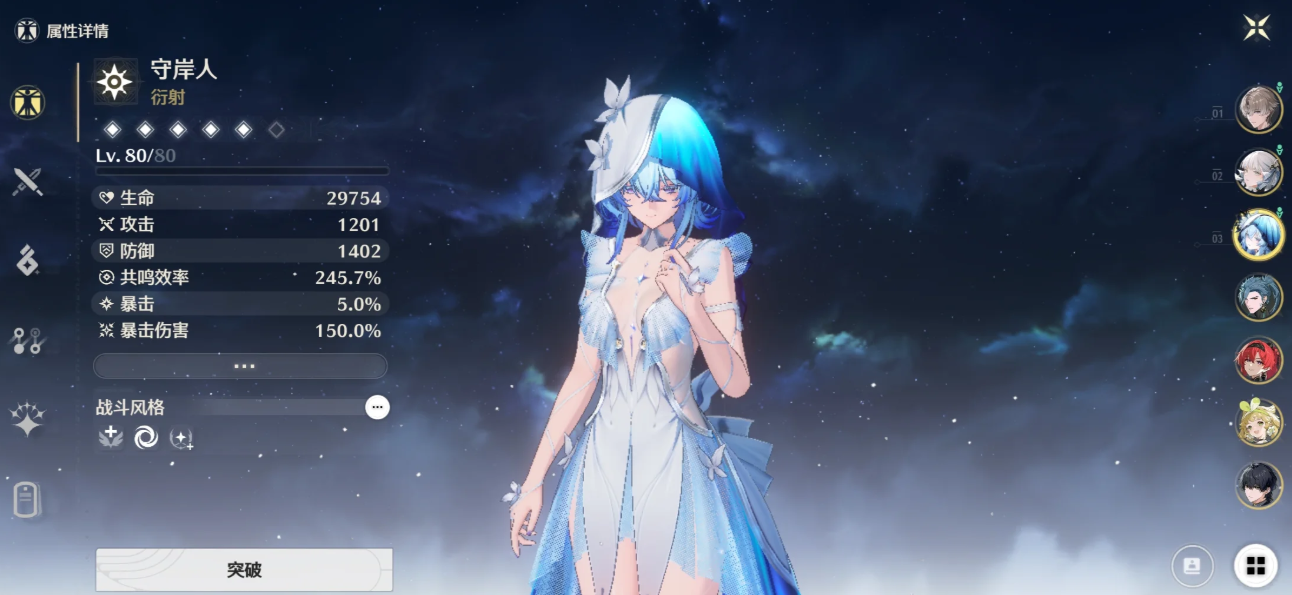Pick the blonde character with green bow
This screenshot has height=595, width=1292.
pyautogui.click(x=1259, y=423)
